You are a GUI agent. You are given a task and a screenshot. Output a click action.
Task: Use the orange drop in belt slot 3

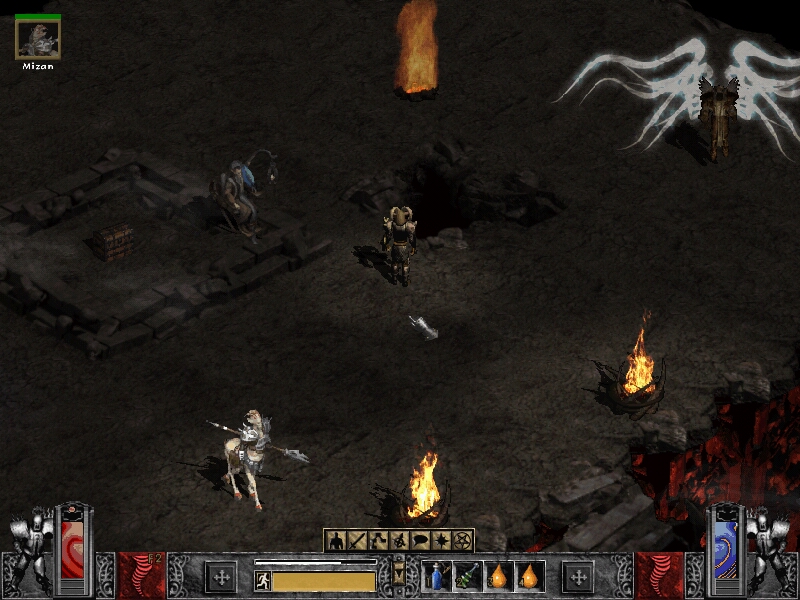(x=499, y=576)
